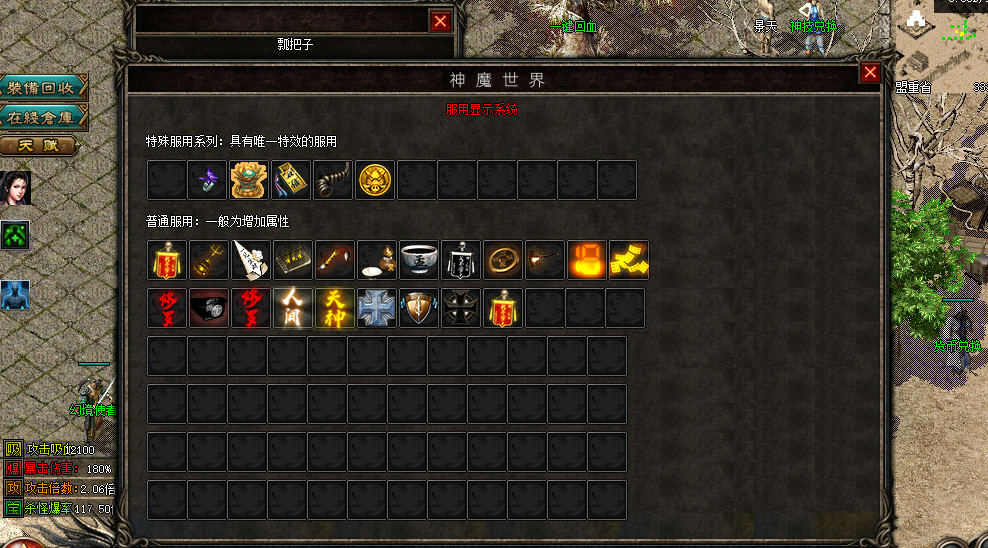Image resolution: width=988 pixels, height=548 pixels.
Task: Activate the green figure skill icon
Action: pyautogui.click(x=15, y=236)
